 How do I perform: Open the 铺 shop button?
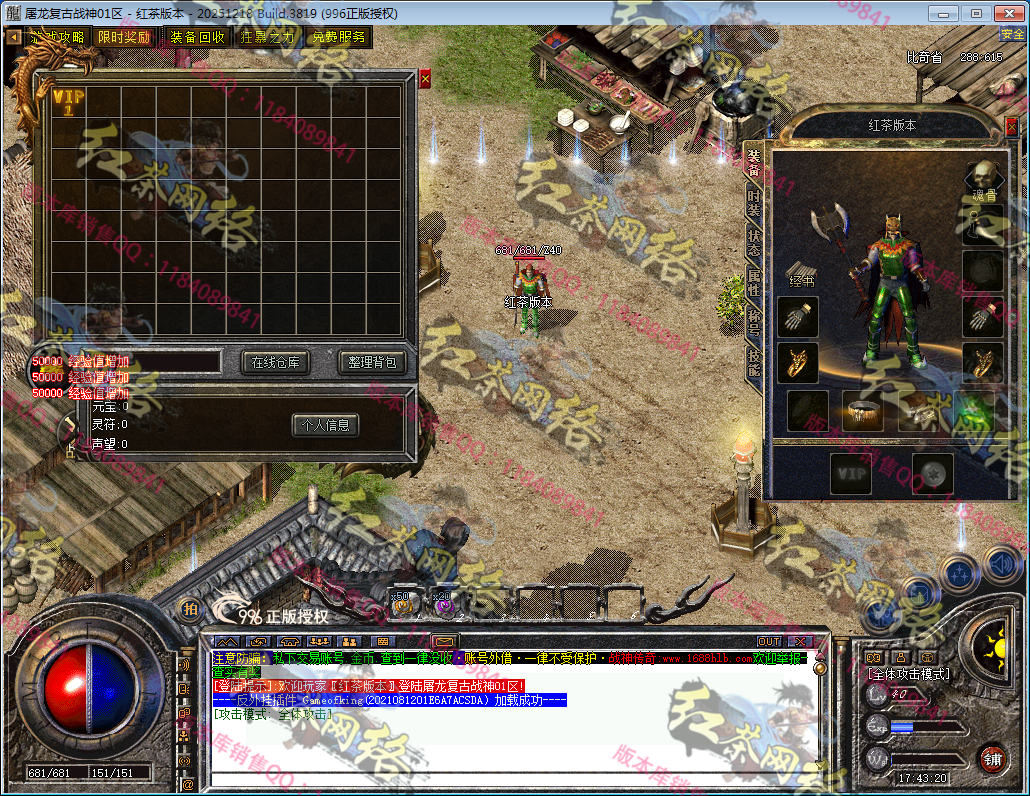992,757
